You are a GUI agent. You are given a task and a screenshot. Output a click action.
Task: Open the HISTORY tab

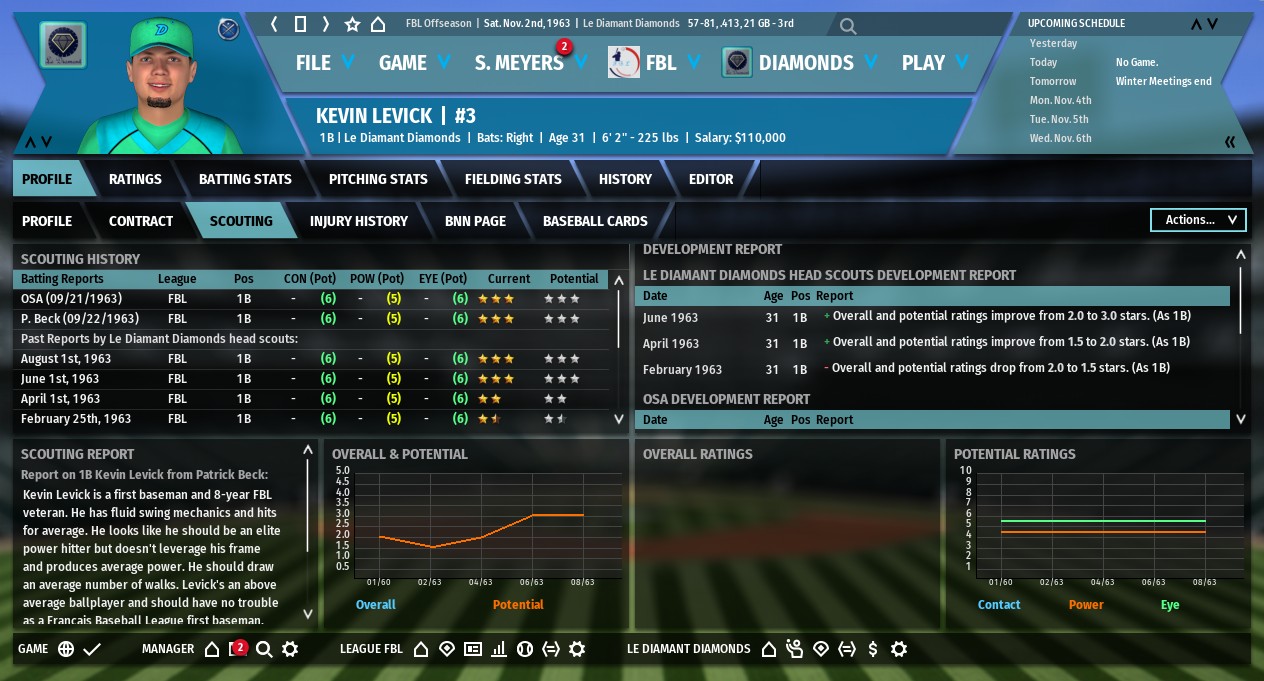(x=625, y=179)
